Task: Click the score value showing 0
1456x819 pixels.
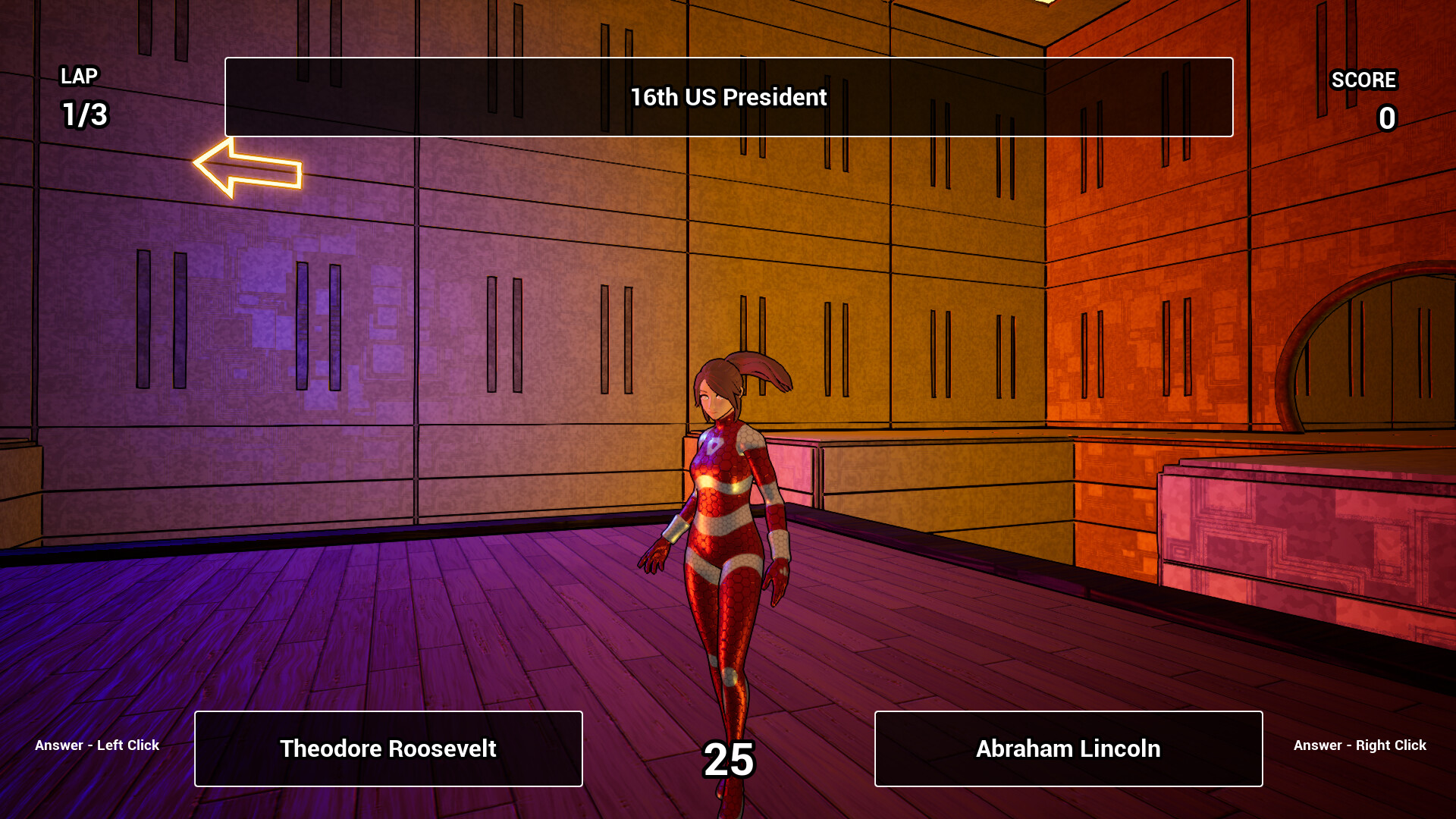Action: pos(1386,118)
